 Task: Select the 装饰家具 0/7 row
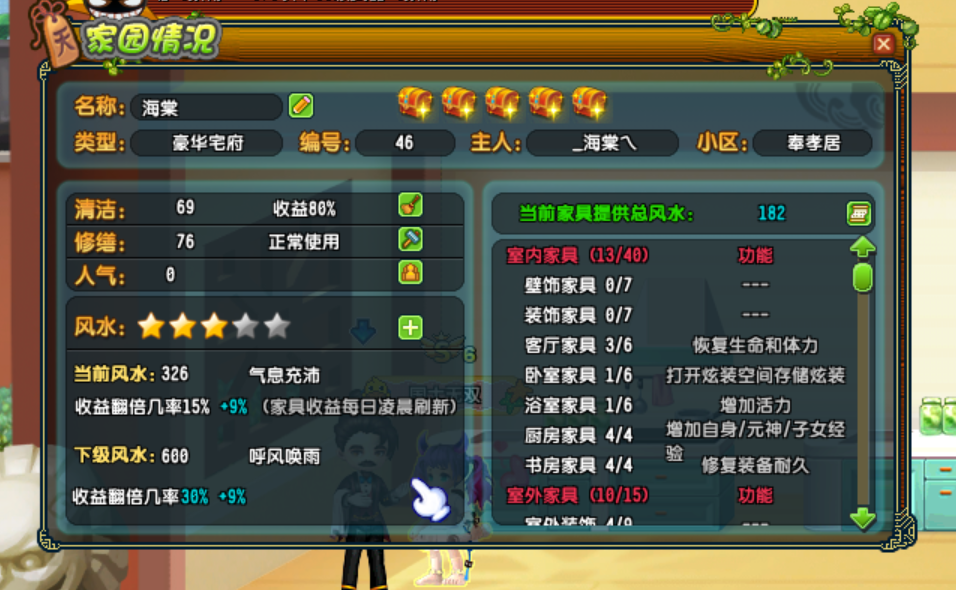[578, 315]
